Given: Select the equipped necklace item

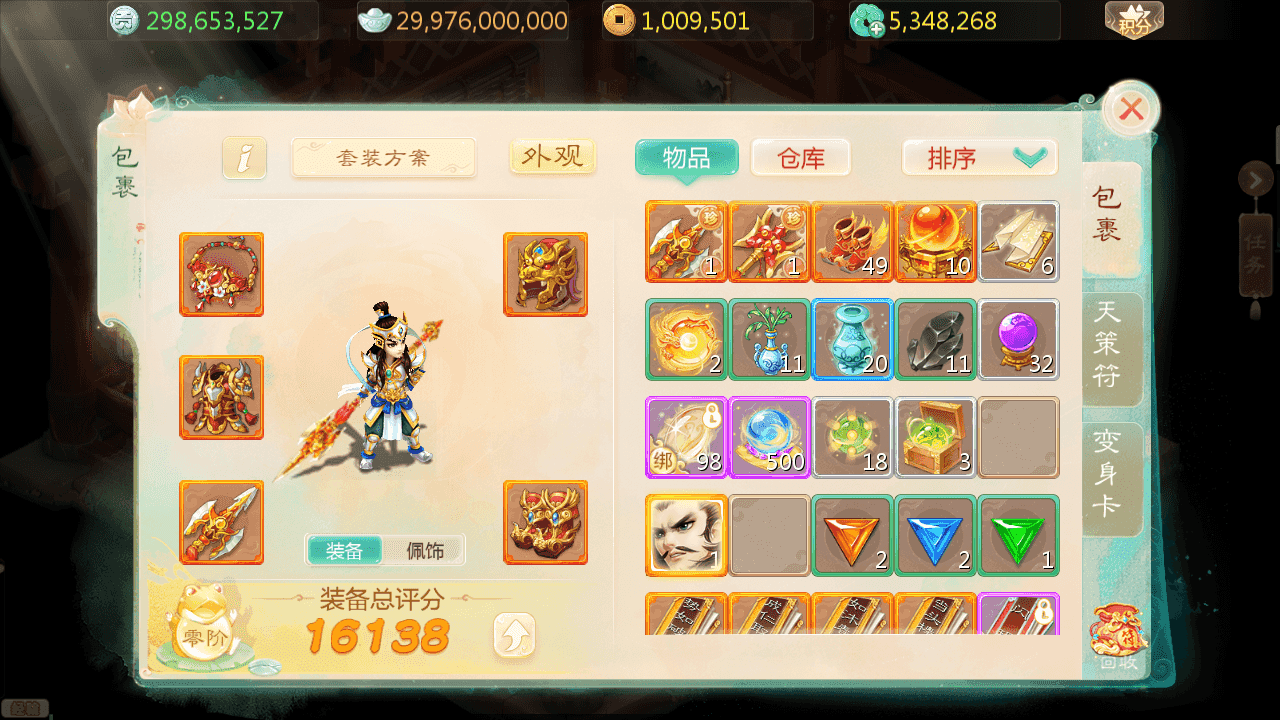Looking at the screenshot, I should (x=221, y=274).
